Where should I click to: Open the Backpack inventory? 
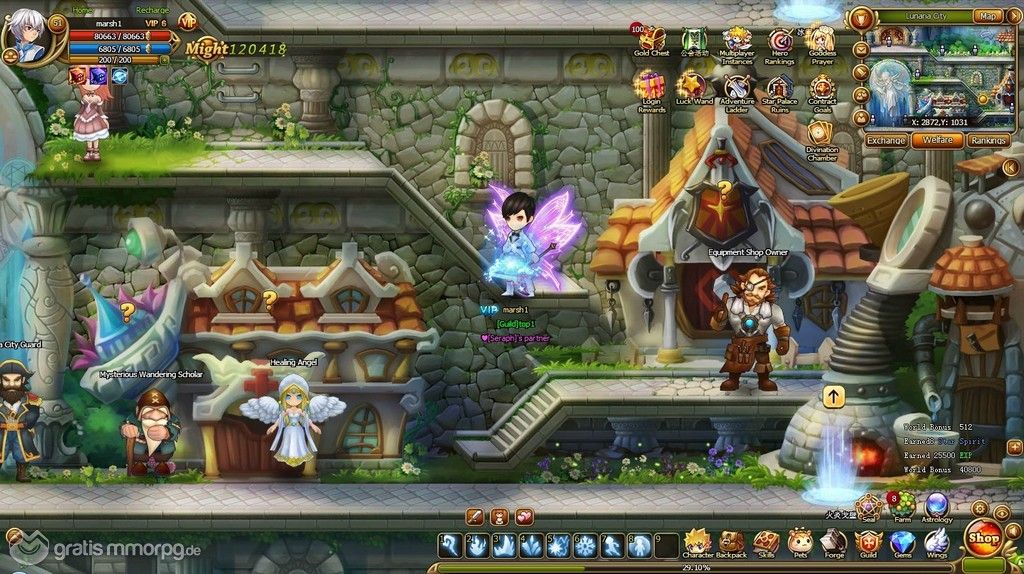click(732, 543)
